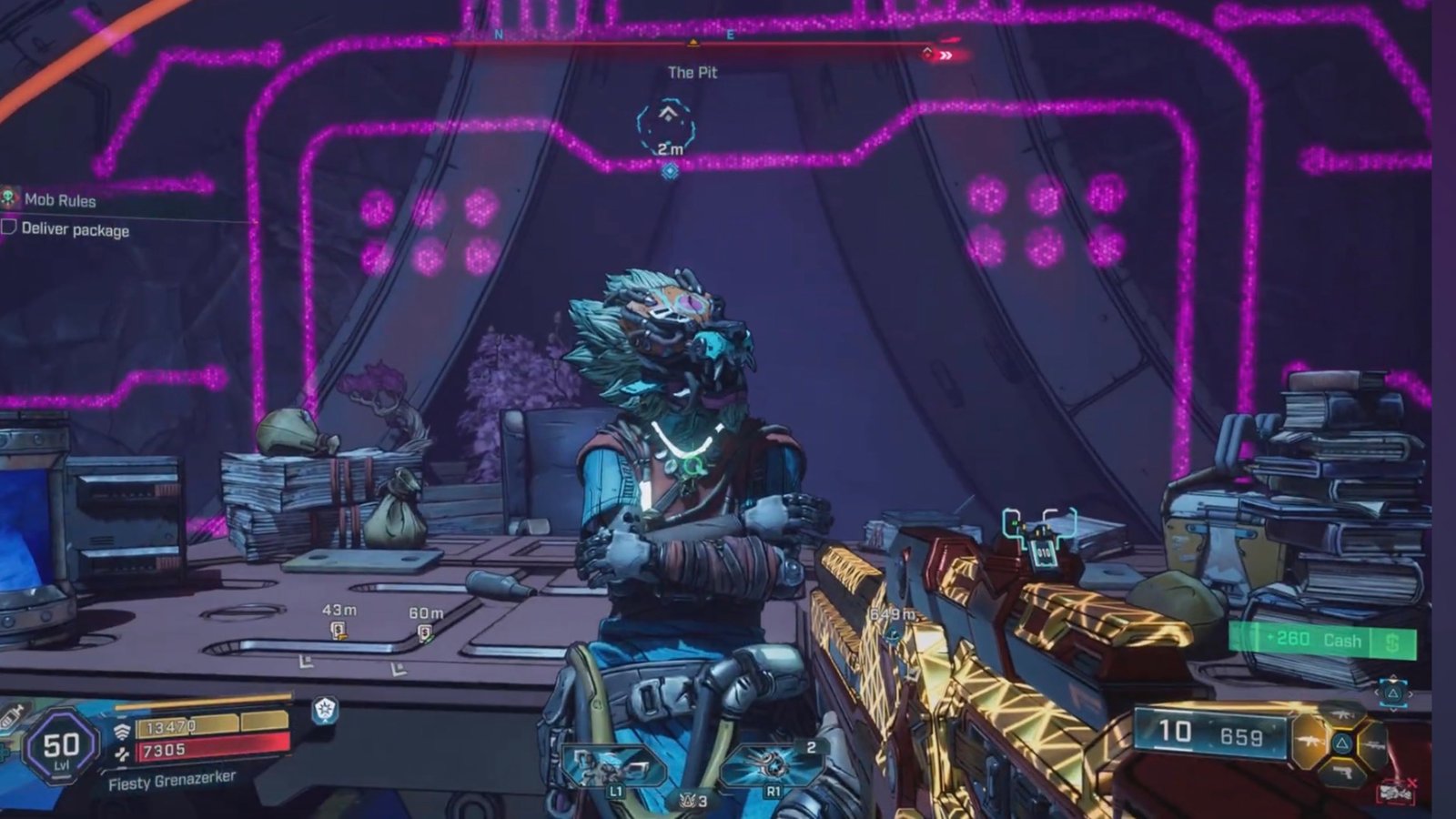Select the pistol icon on the weapon wheel
The height and width of the screenshot is (819, 1456).
click(1342, 773)
